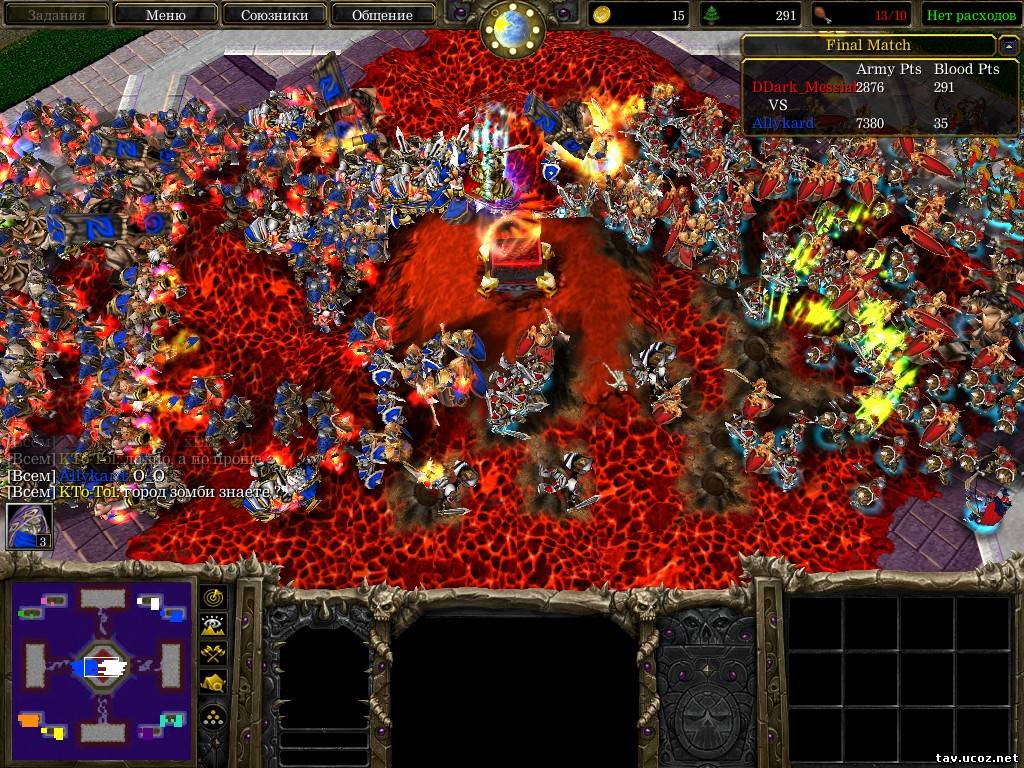Toggle minimap creep camp display button
The image size is (1024, 768).
[x=214, y=683]
